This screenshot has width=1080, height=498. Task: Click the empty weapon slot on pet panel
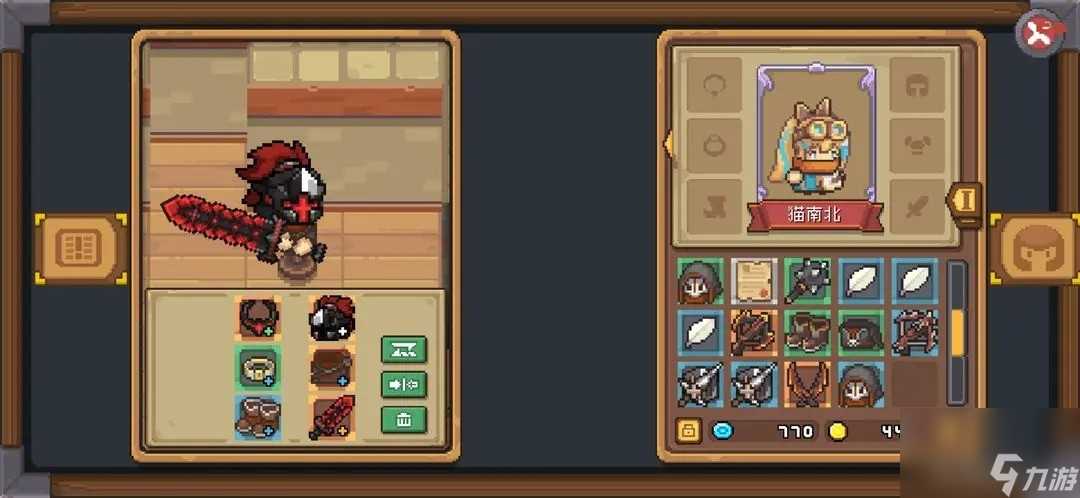916,206
